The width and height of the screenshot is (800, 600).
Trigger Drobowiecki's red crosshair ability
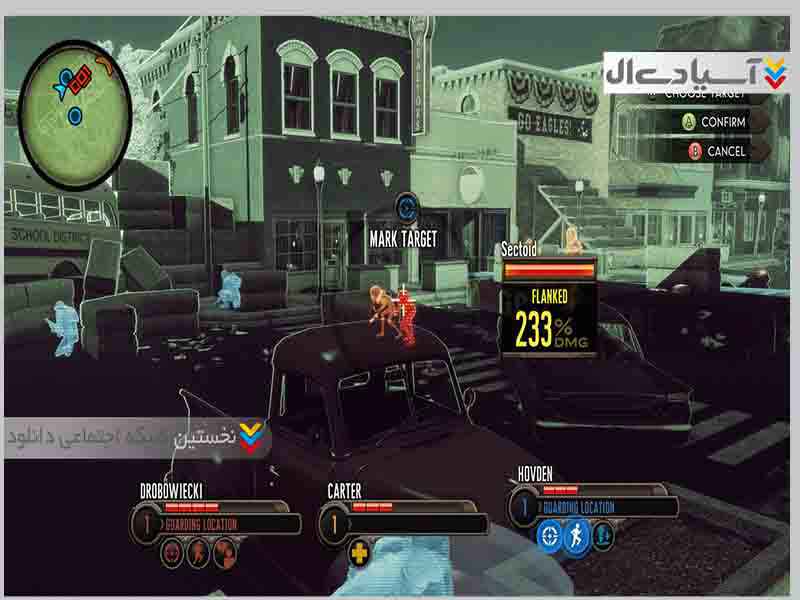click(171, 552)
